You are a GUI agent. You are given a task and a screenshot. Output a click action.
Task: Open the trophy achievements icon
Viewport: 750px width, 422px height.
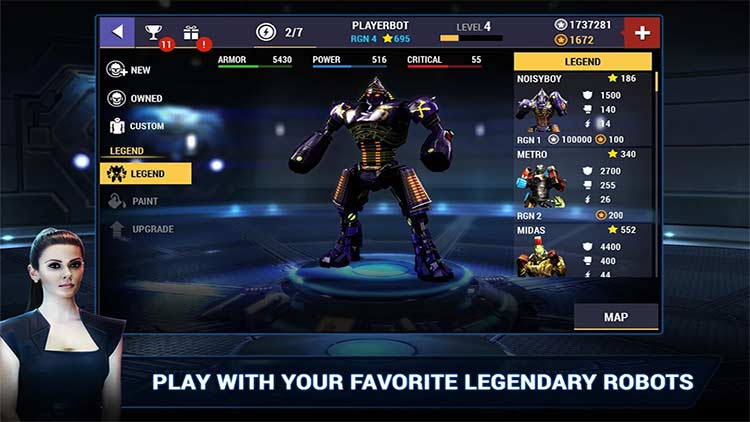pyautogui.click(x=155, y=33)
